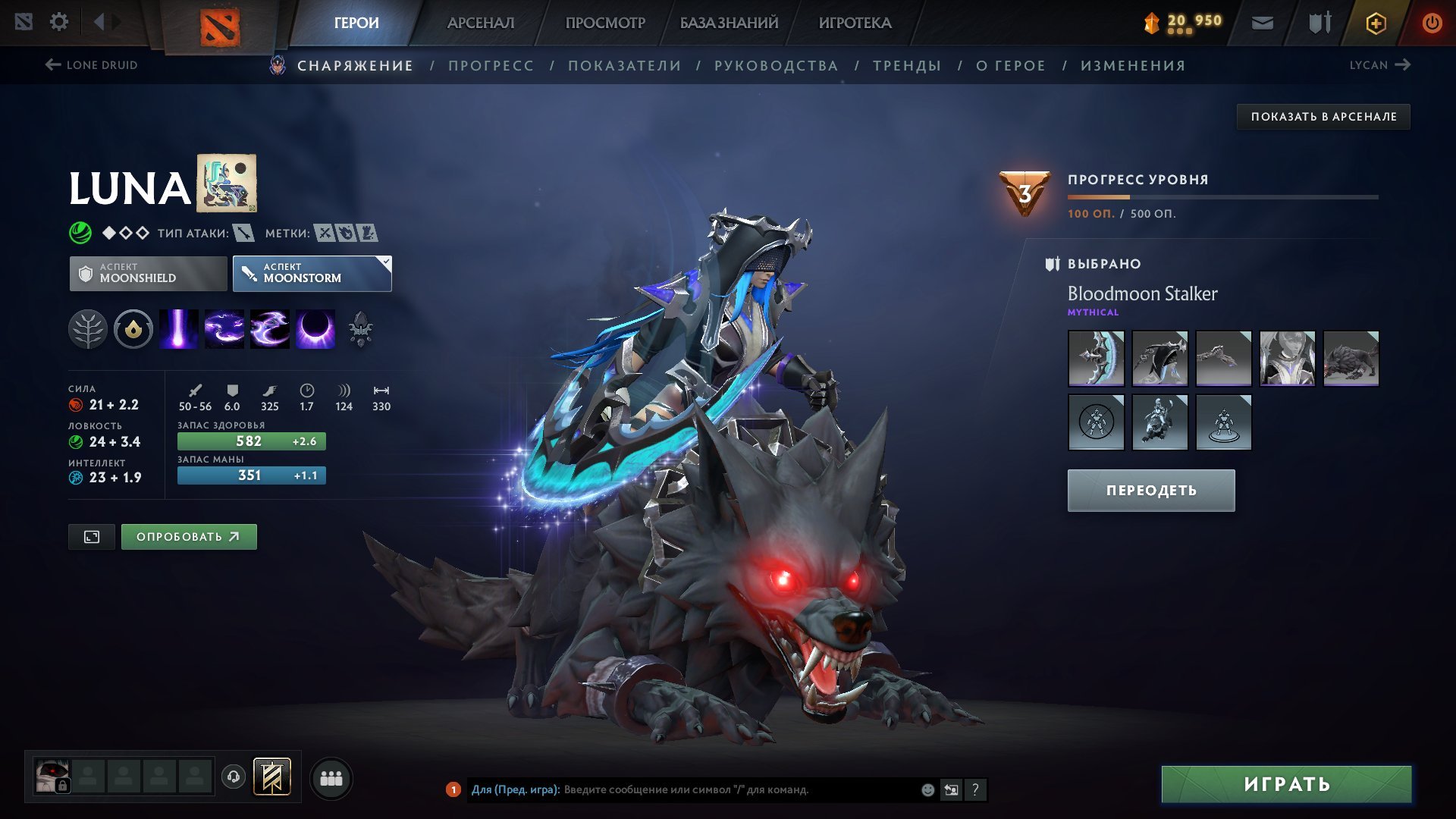Screen dimensions: 1456x819
Task: Open the ПОКАЗАТЕЛИ section for Luna
Action: pyautogui.click(x=623, y=65)
